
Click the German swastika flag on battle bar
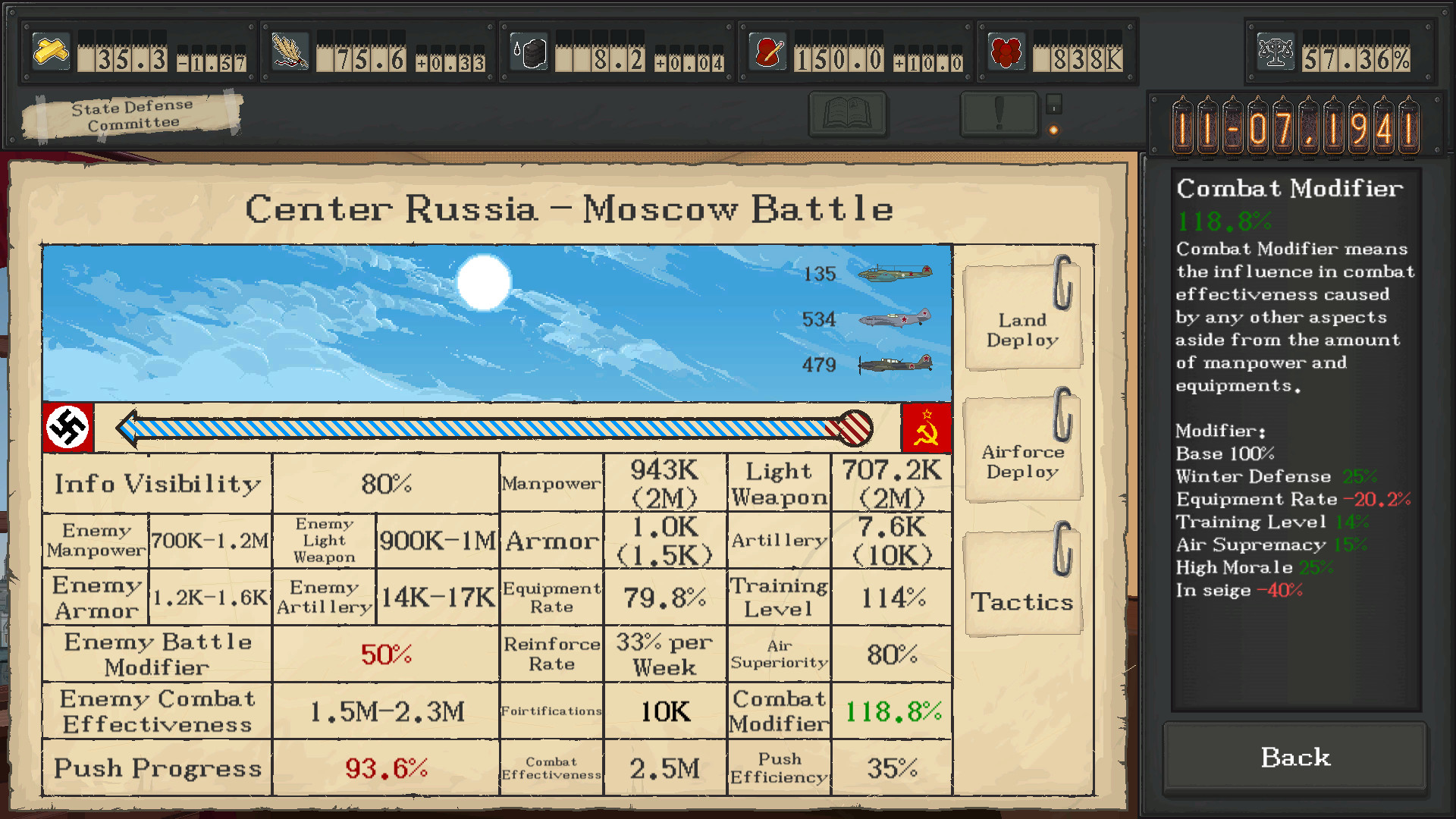click(x=69, y=428)
